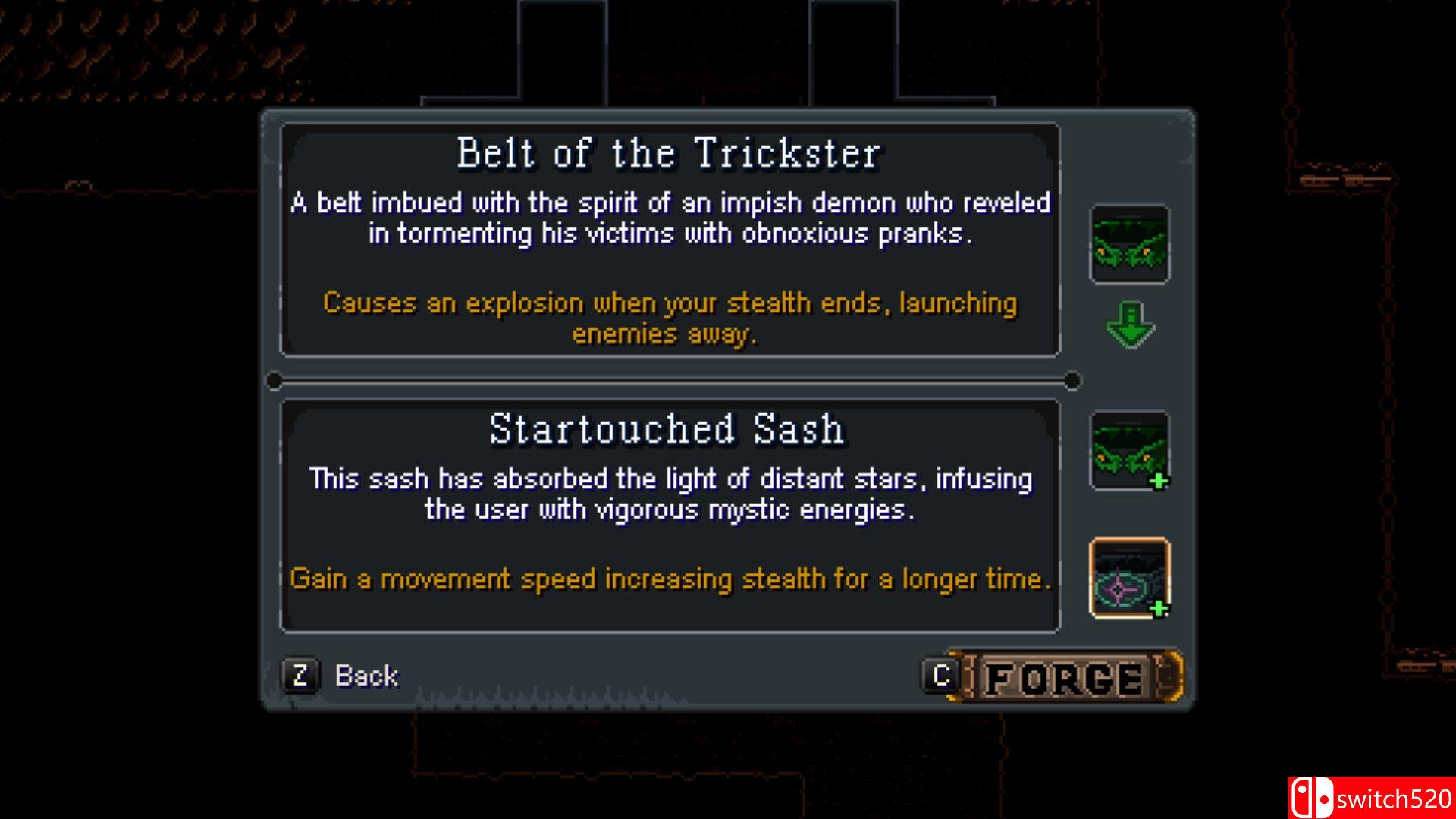1456x819 pixels.
Task: Select the Startouched Sash upgrade icon
Action: click(1129, 577)
